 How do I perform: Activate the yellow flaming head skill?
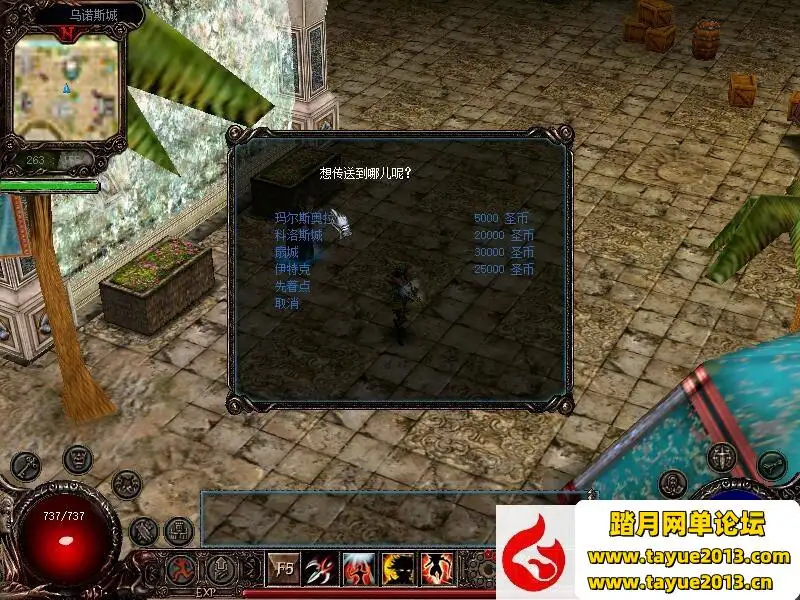(398, 569)
